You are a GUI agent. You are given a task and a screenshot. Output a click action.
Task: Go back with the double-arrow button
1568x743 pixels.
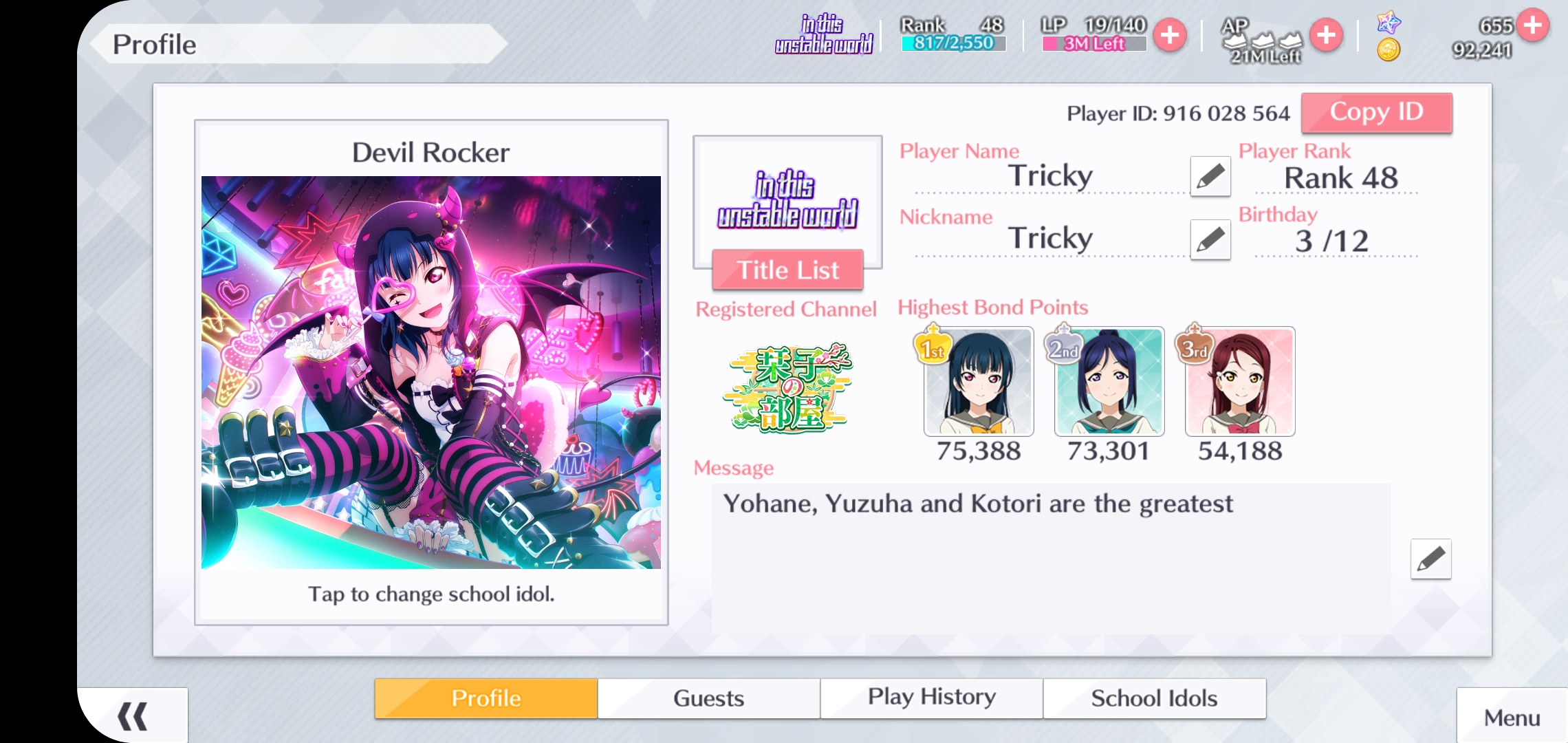tap(132, 716)
